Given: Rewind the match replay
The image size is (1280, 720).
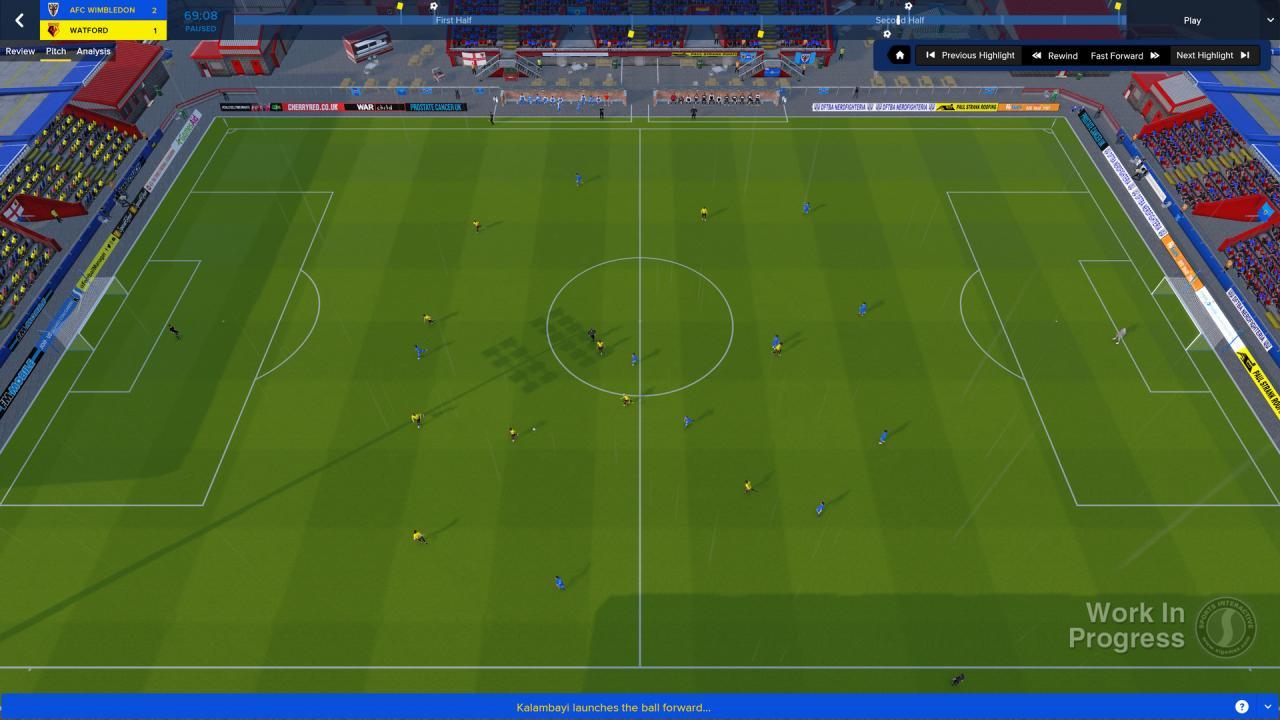Looking at the screenshot, I should pos(1053,55).
